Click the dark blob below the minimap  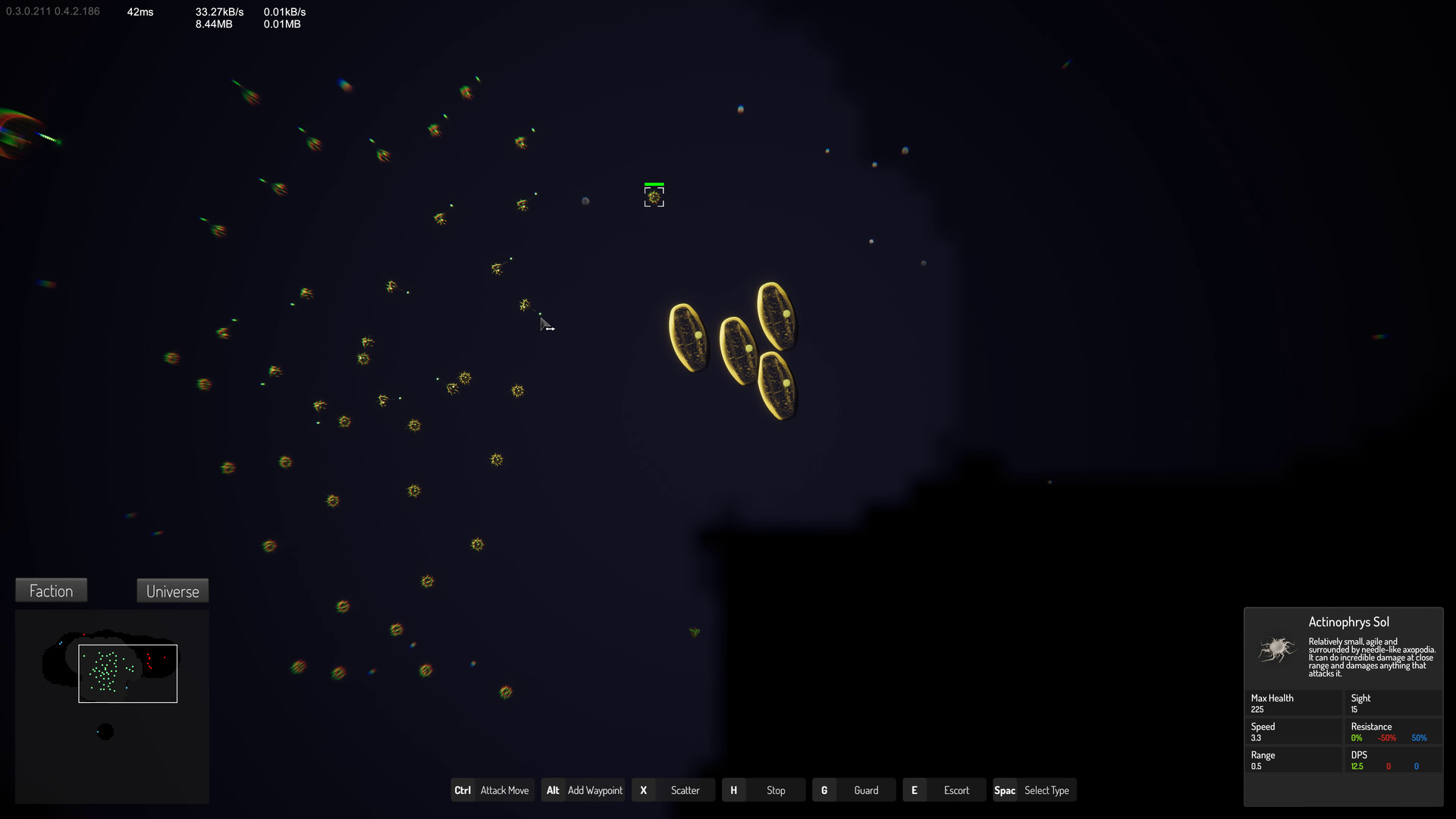click(x=105, y=730)
